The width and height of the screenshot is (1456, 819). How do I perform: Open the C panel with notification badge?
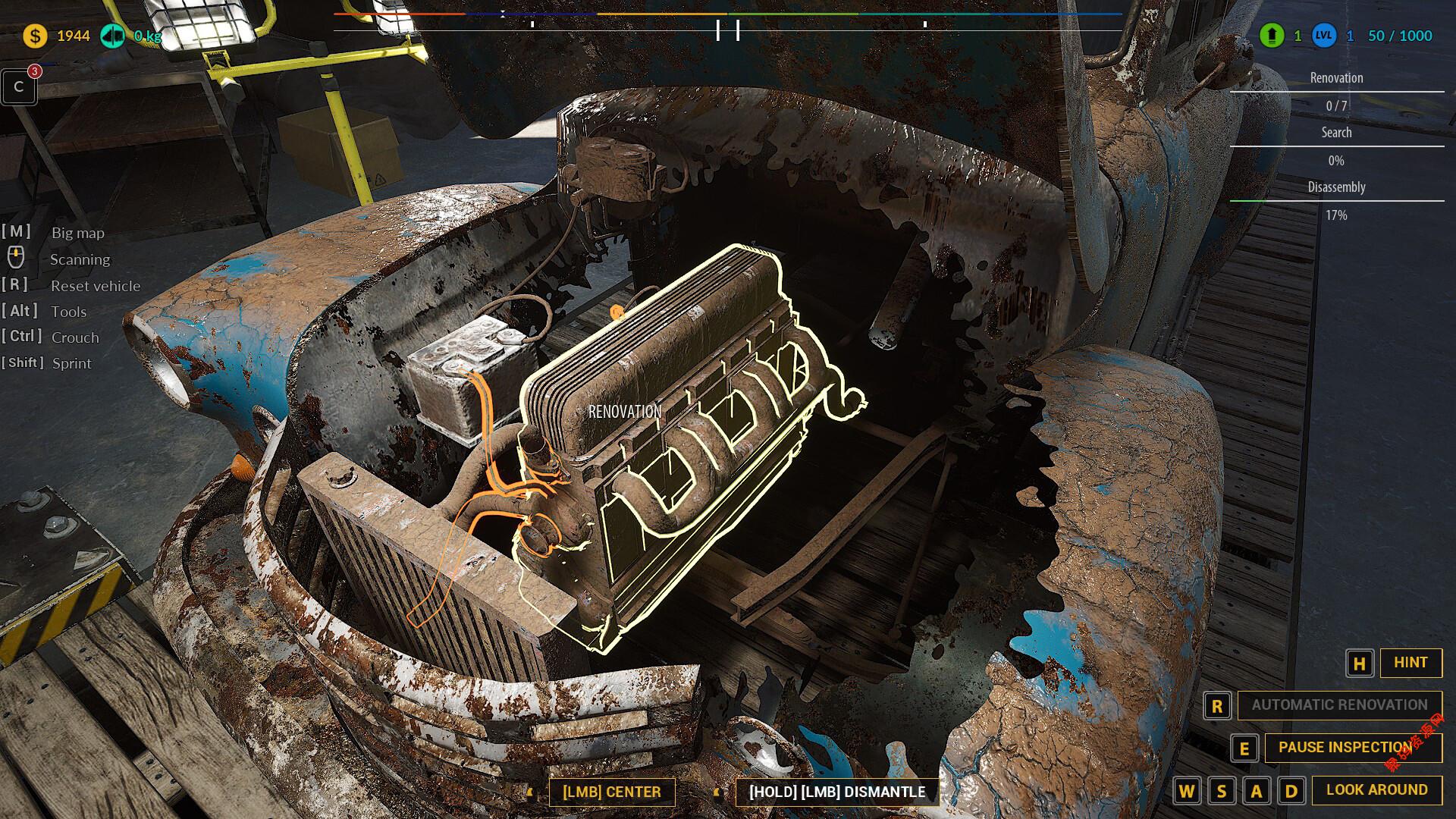(19, 87)
